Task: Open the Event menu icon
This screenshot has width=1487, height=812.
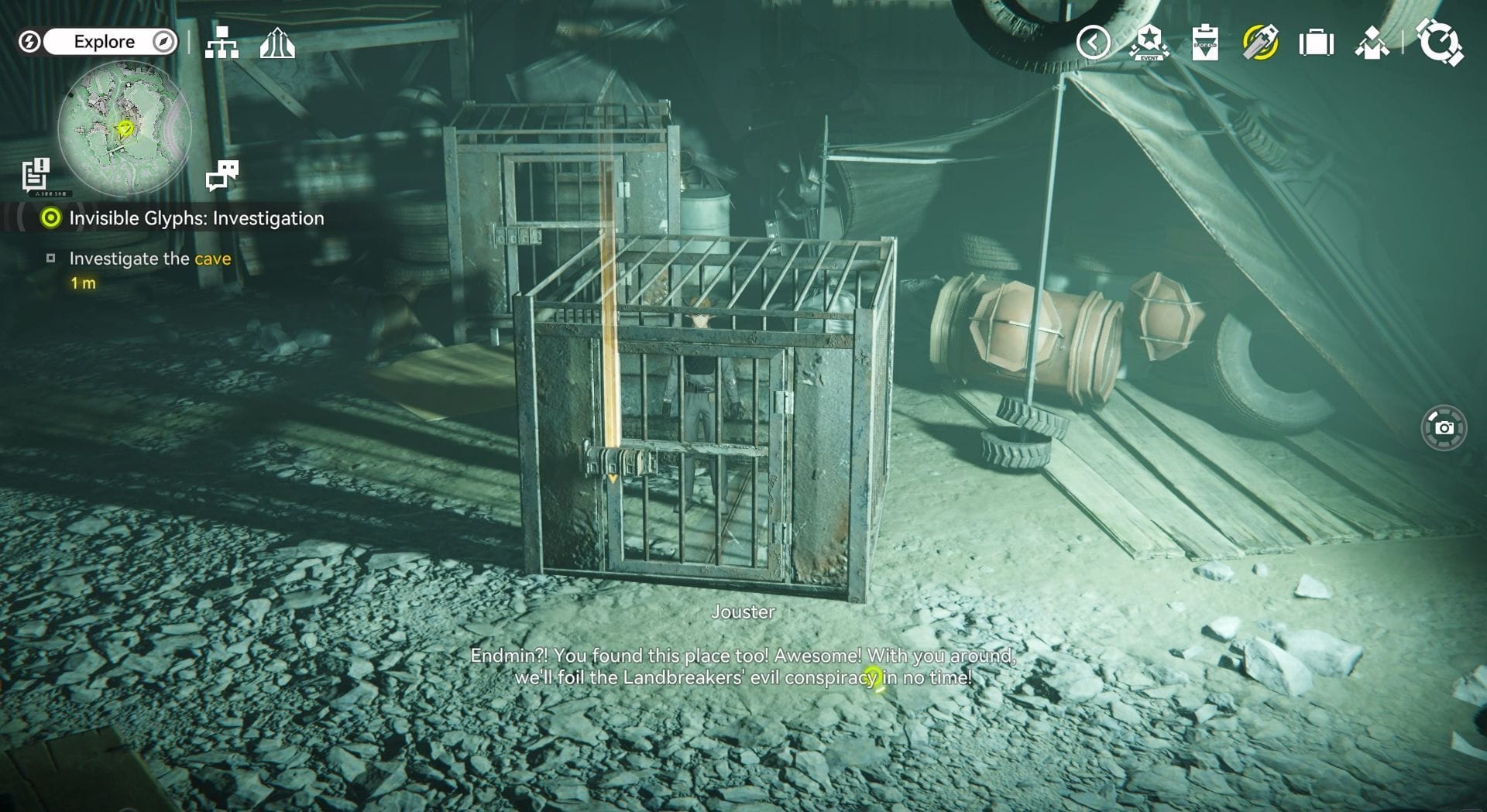Action: click(x=1149, y=43)
